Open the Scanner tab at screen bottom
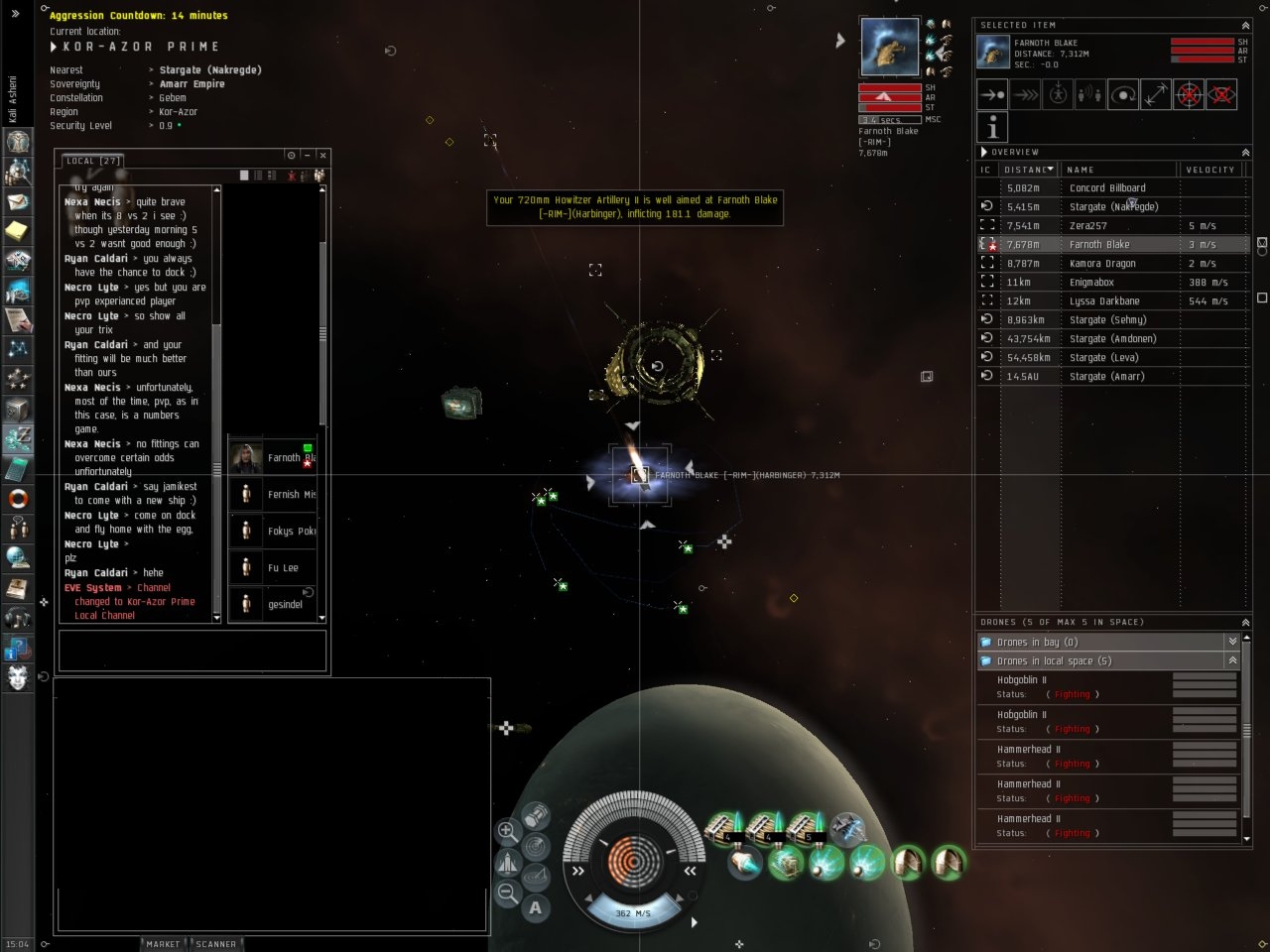The width and height of the screenshot is (1270, 952). (216, 944)
